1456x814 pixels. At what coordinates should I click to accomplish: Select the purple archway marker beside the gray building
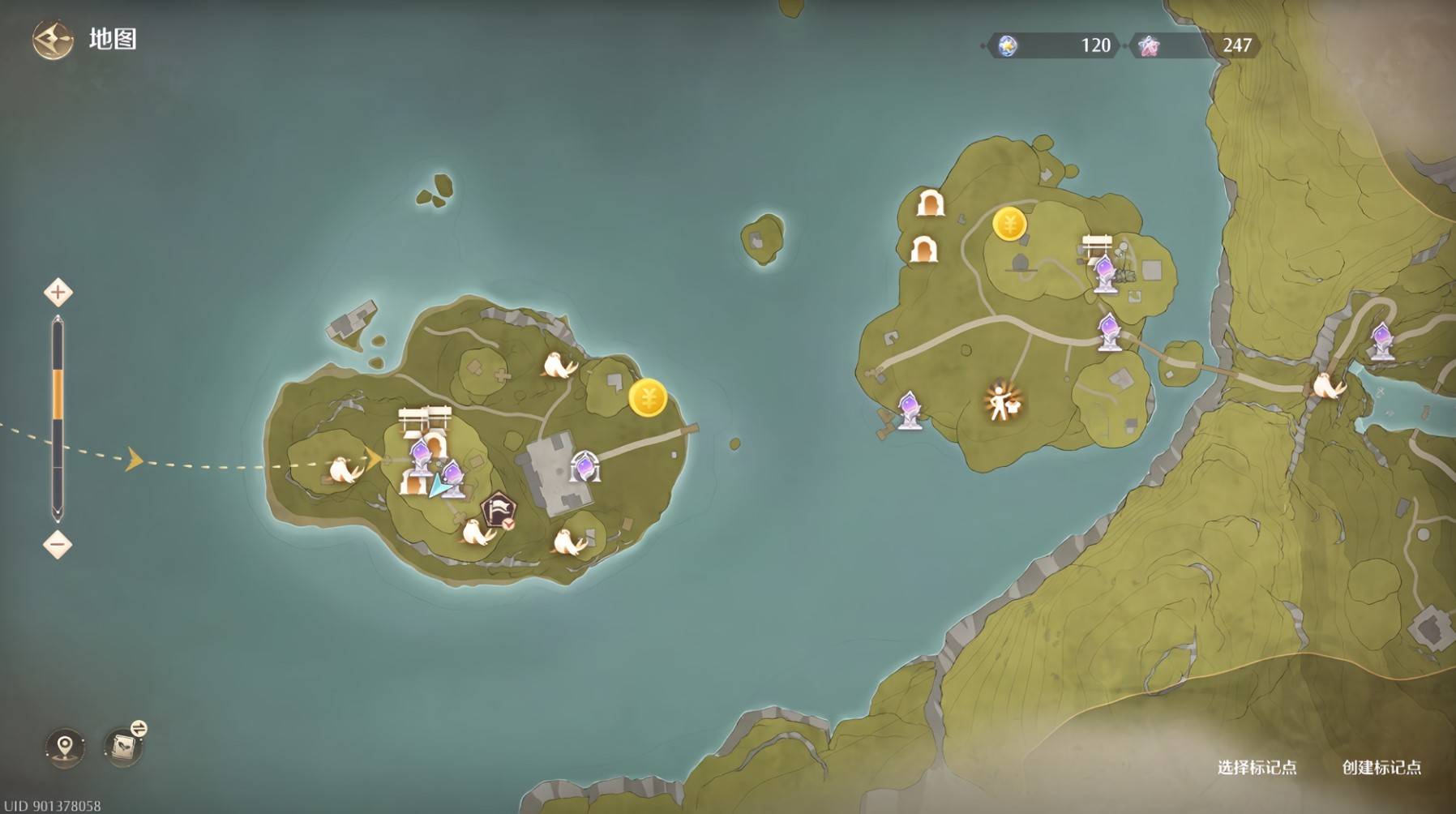(583, 466)
